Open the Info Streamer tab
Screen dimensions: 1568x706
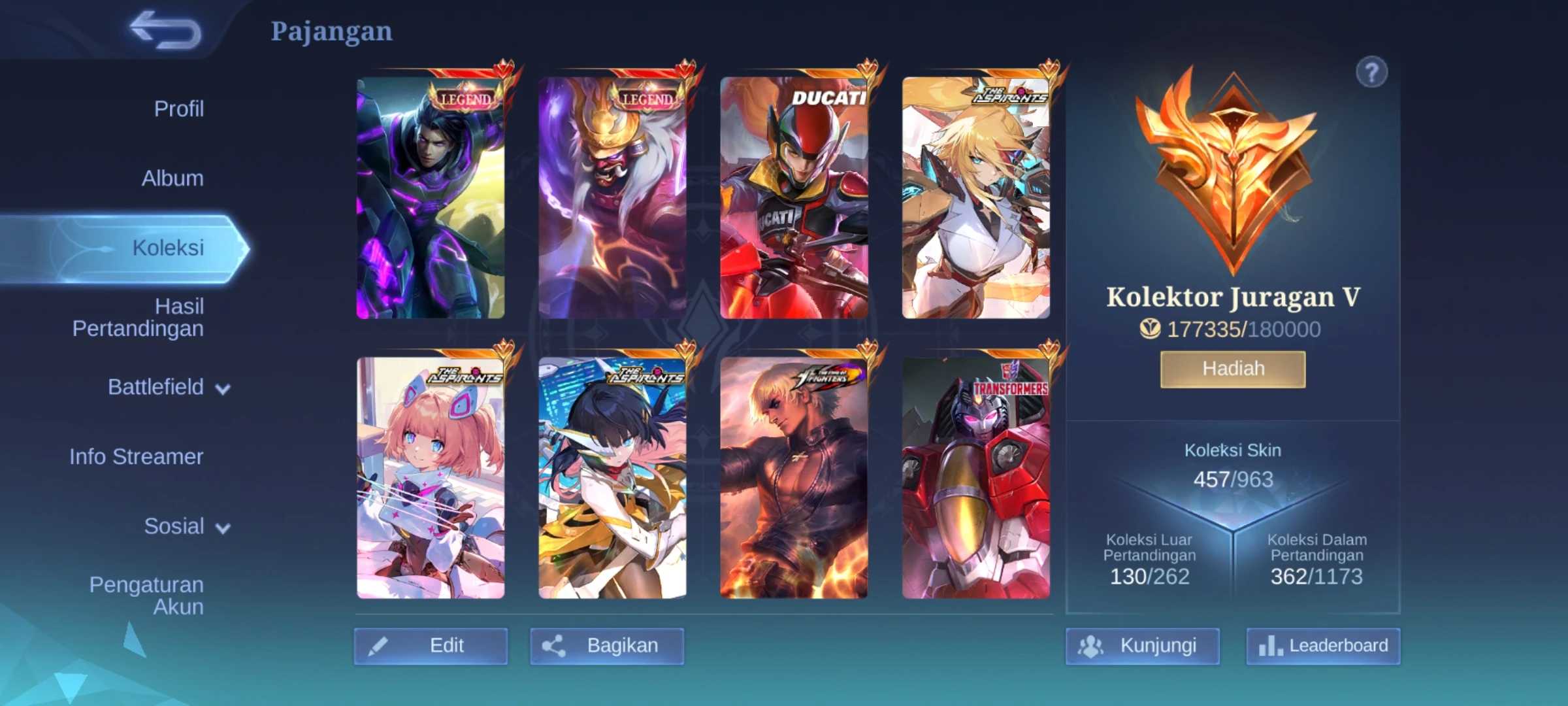[137, 456]
